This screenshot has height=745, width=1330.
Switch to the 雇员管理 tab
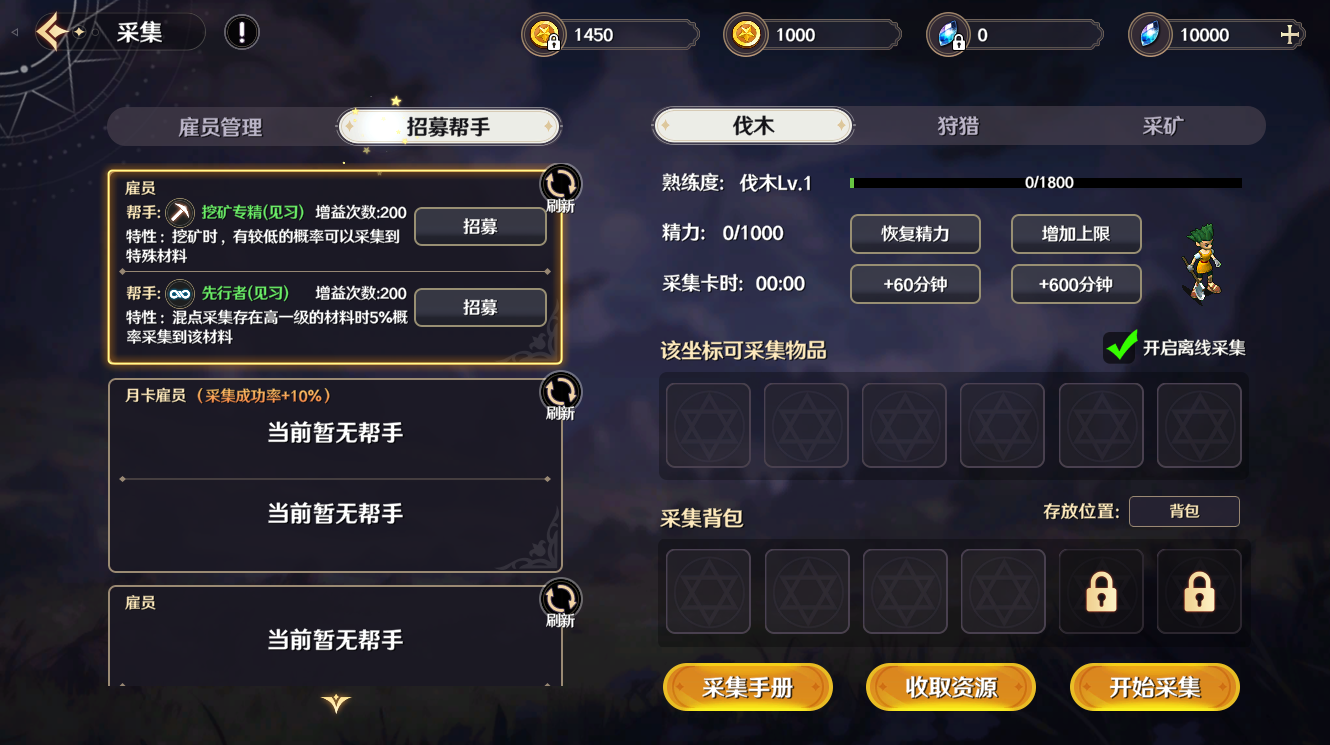pos(220,127)
